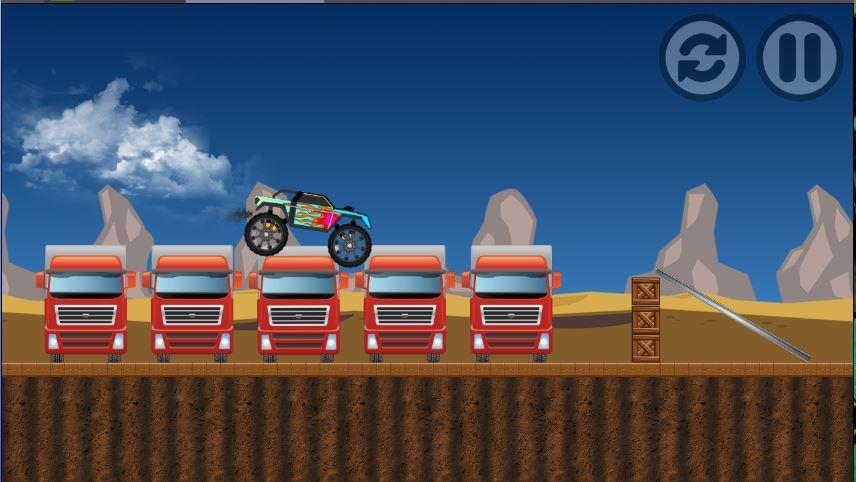856x482 pixels.
Task: Restart the level with the circular arrows button
Action: (x=702, y=58)
